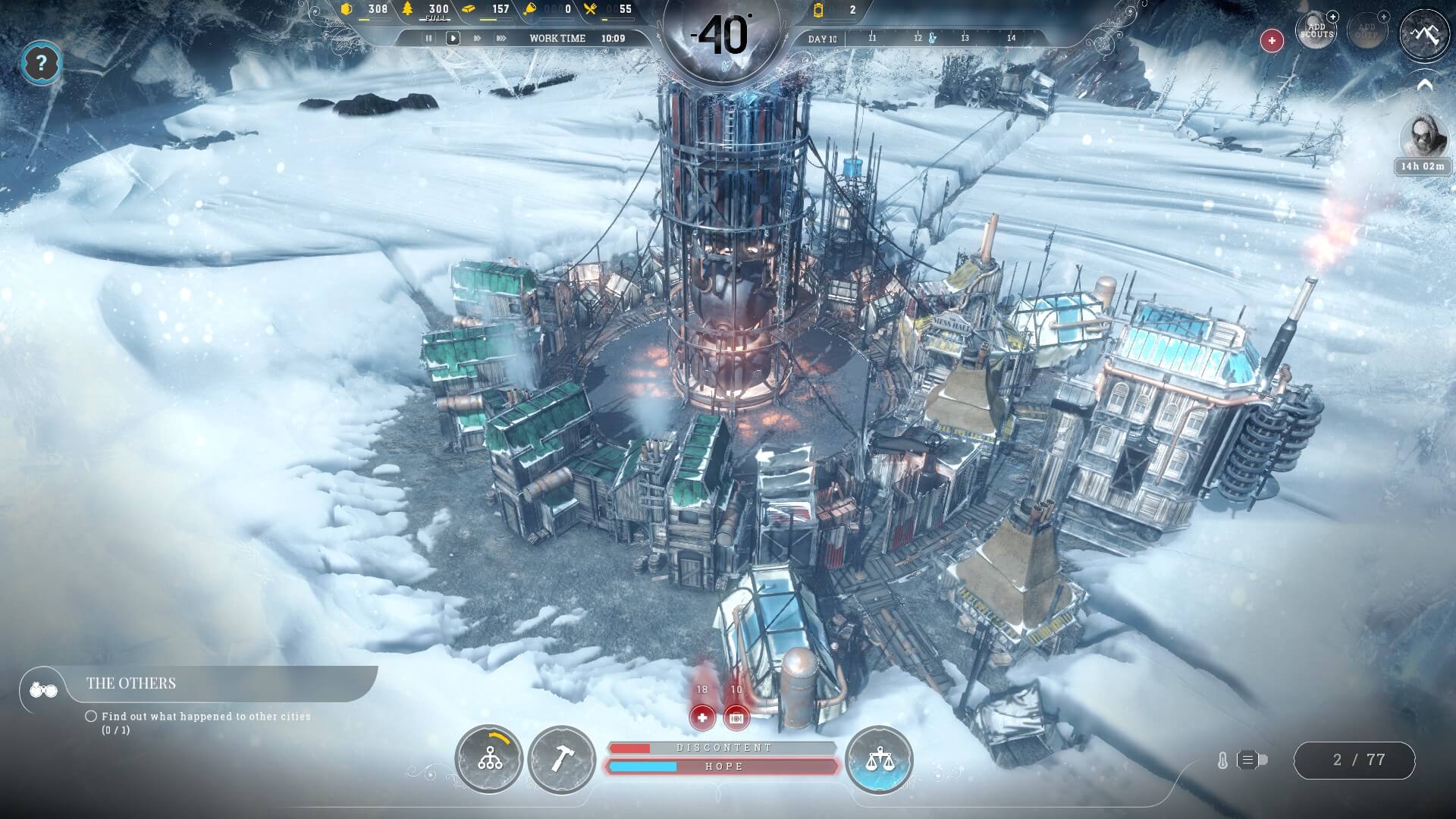Switch to double fast-forward speed
Viewport: 1456px width, 819px height.
[x=477, y=38]
